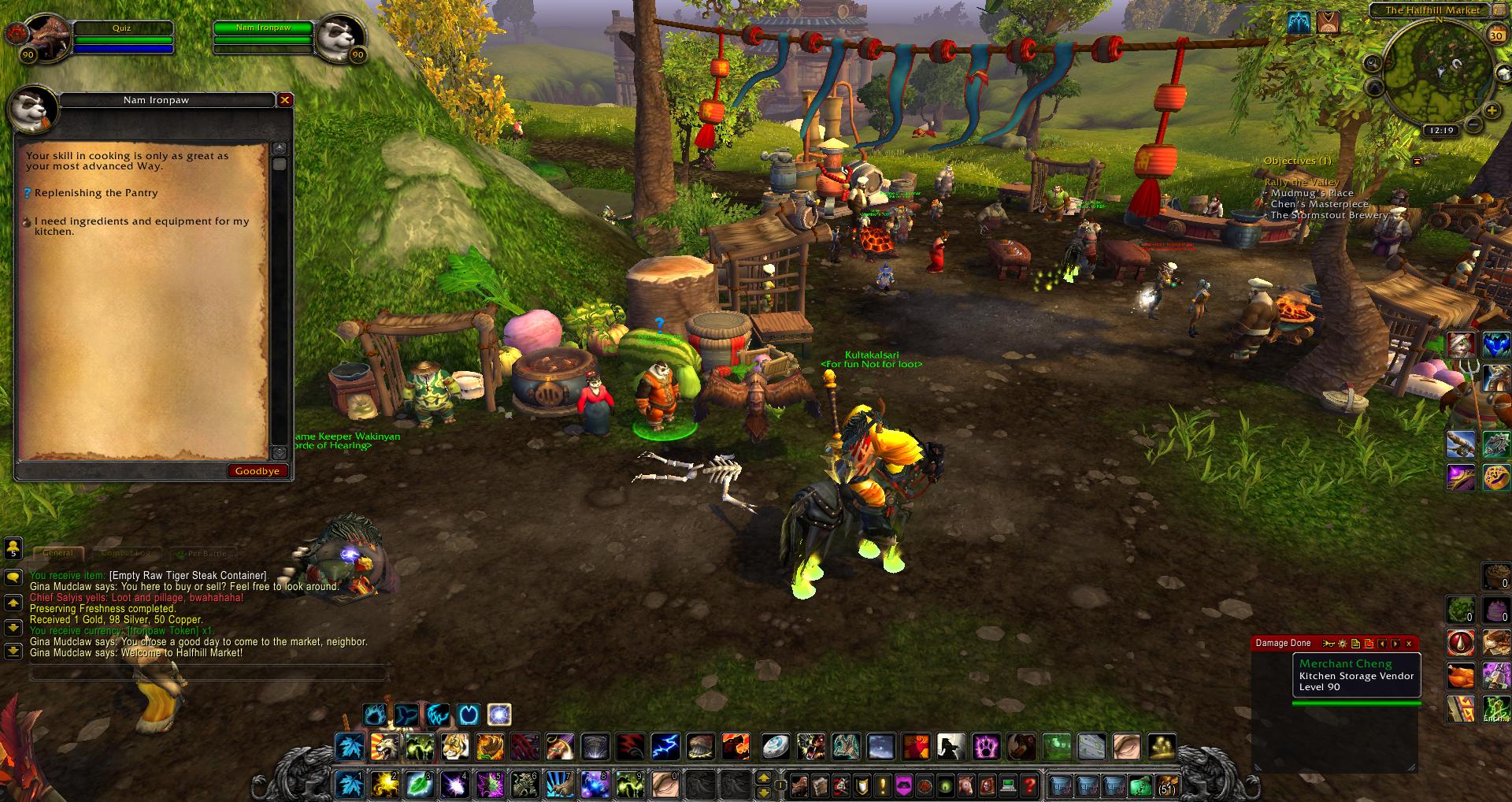Zoom in the minimap with plus button
The width and height of the screenshot is (1512, 802).
pyautogui.click(x=1491, y=111)
